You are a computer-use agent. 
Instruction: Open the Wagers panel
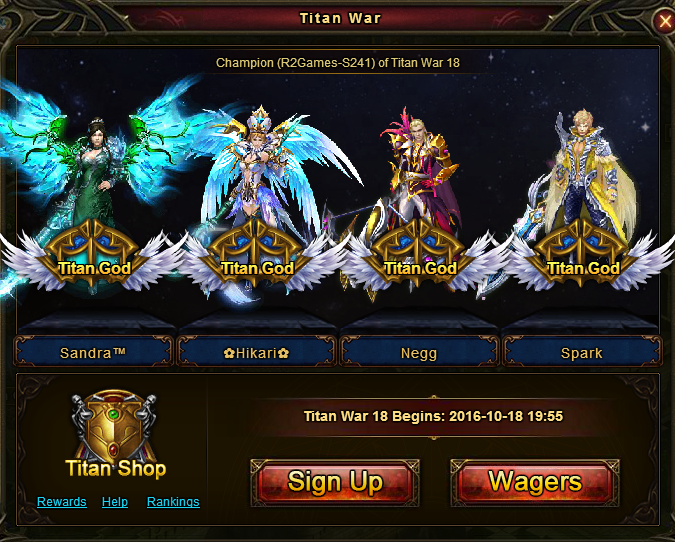[535, 482]
